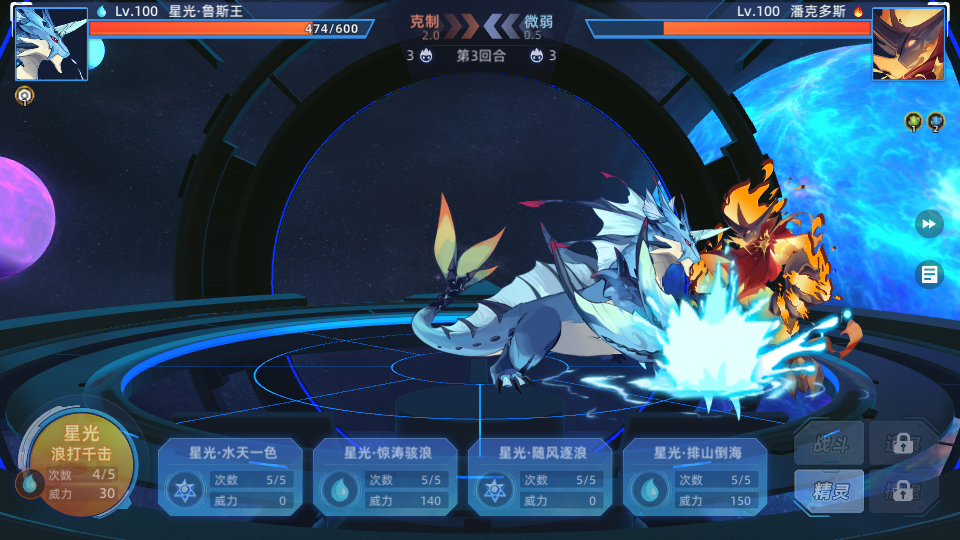Check the status icon under the player portrait
This screenshot has width=960, height=540.
point(24,96)
